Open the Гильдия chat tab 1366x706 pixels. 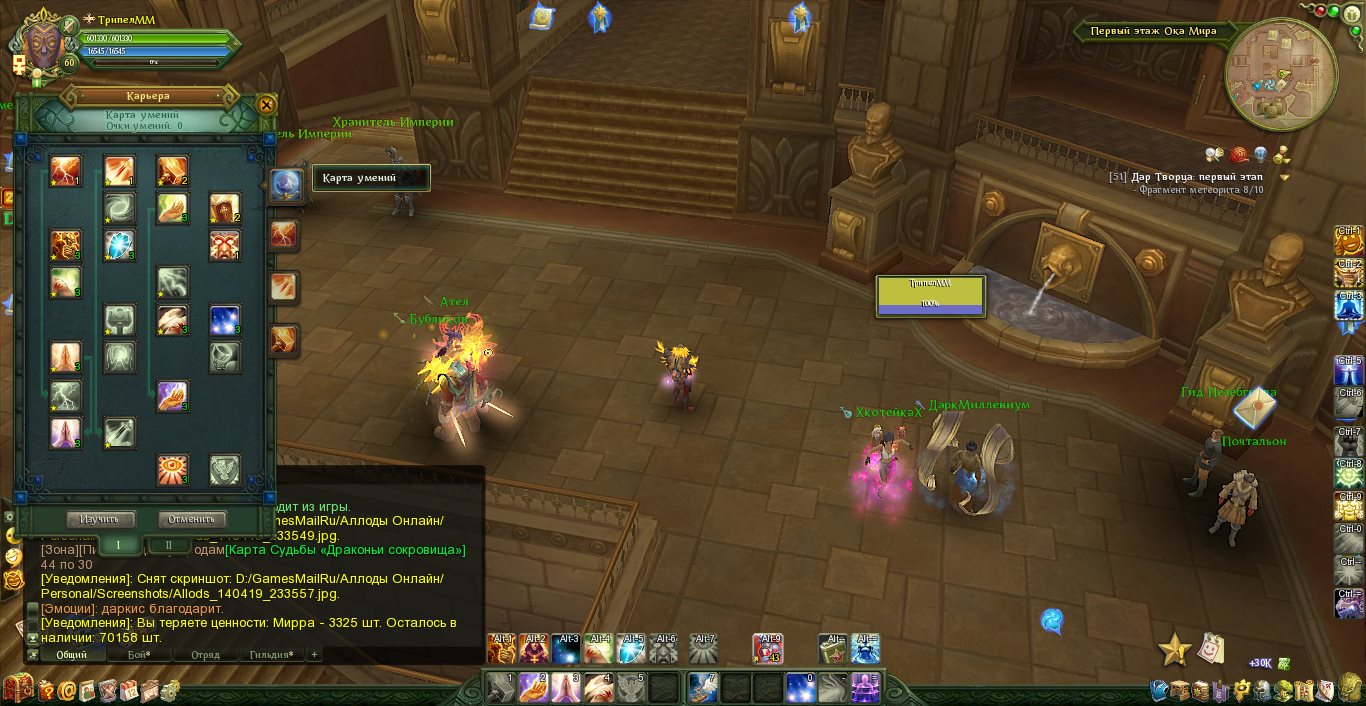click(270, 655)
